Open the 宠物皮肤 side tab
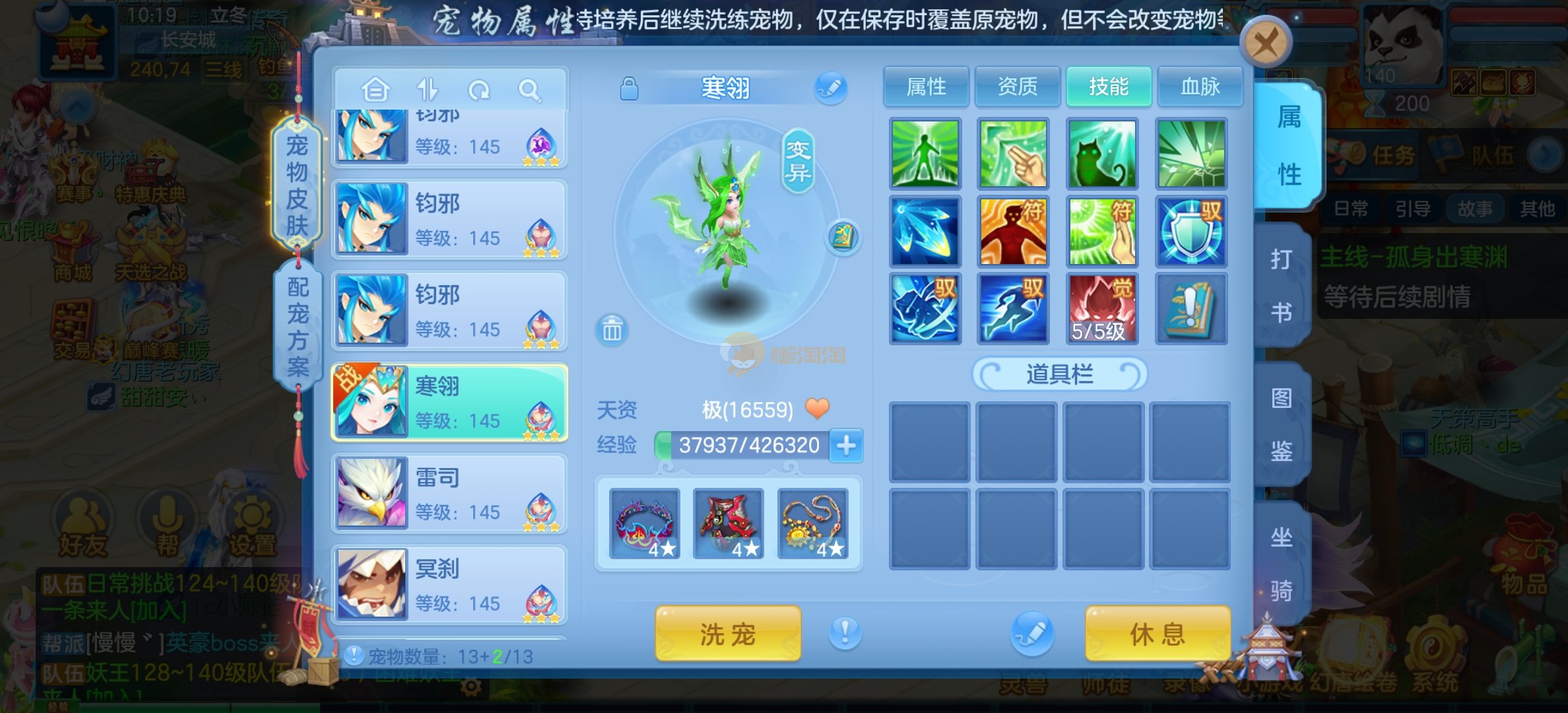1568x713 pixels. pos(297,185)
